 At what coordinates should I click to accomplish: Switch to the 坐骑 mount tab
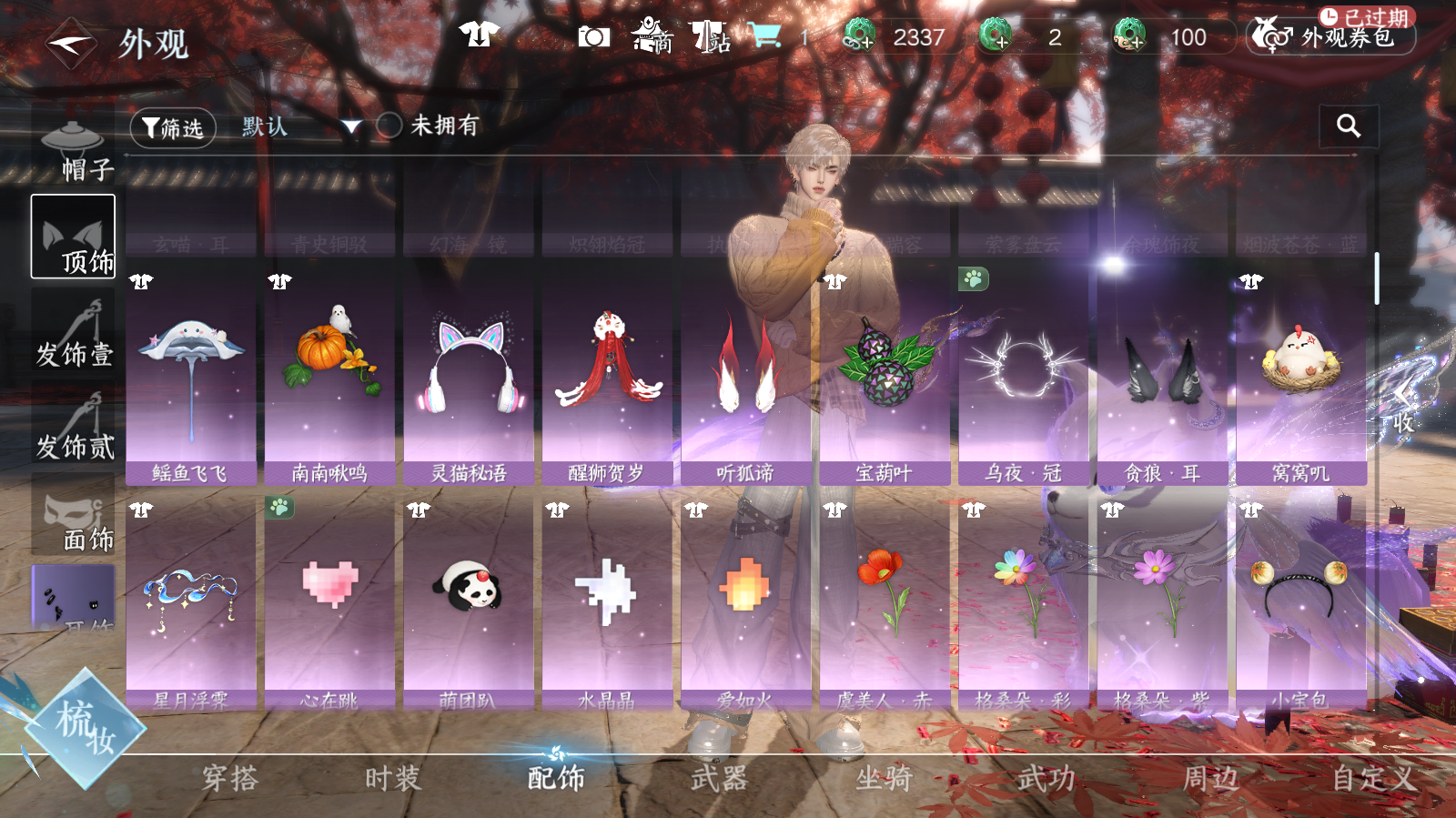(x=883, y=779)
